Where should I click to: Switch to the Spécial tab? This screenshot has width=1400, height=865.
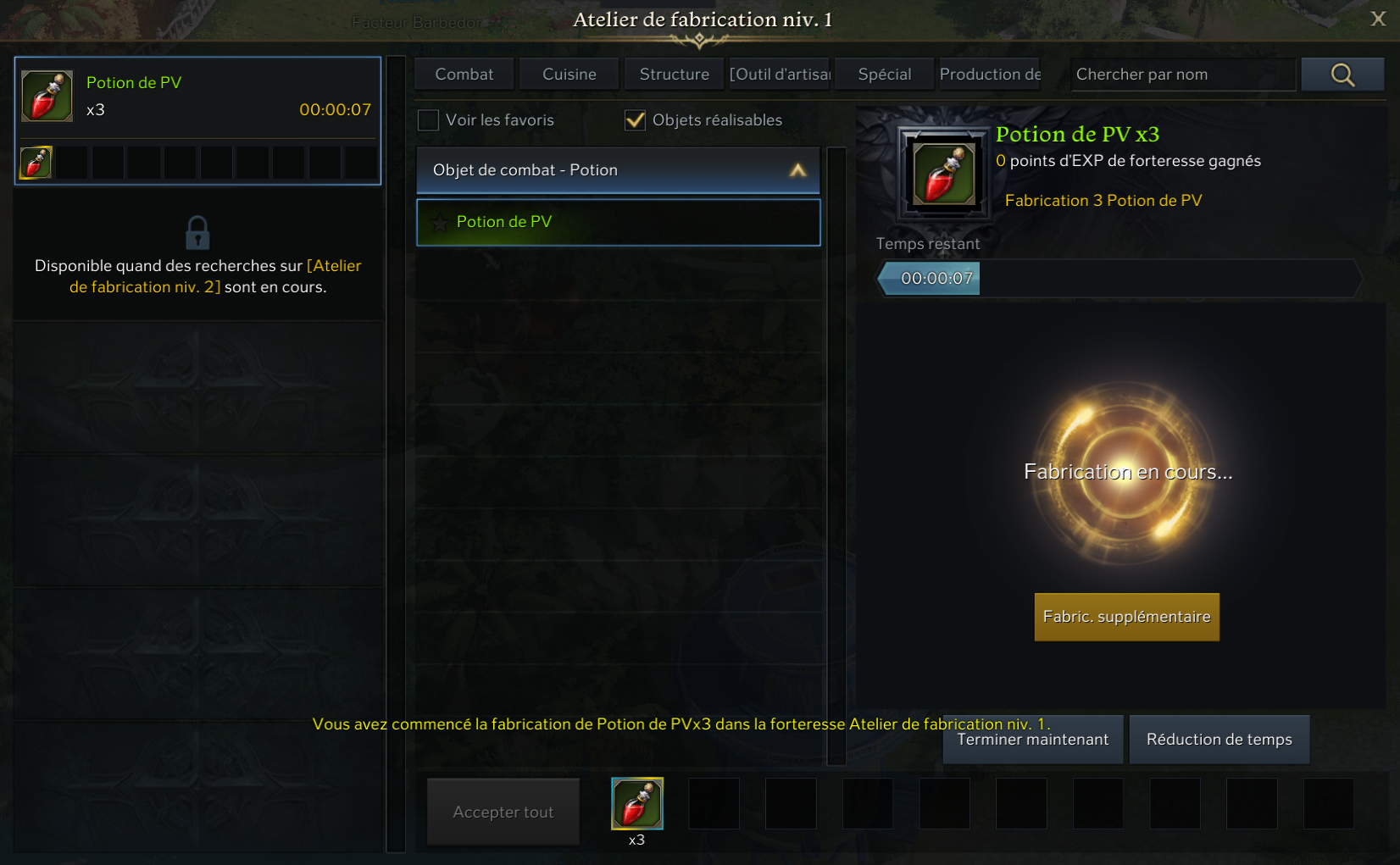coord(885,75)
